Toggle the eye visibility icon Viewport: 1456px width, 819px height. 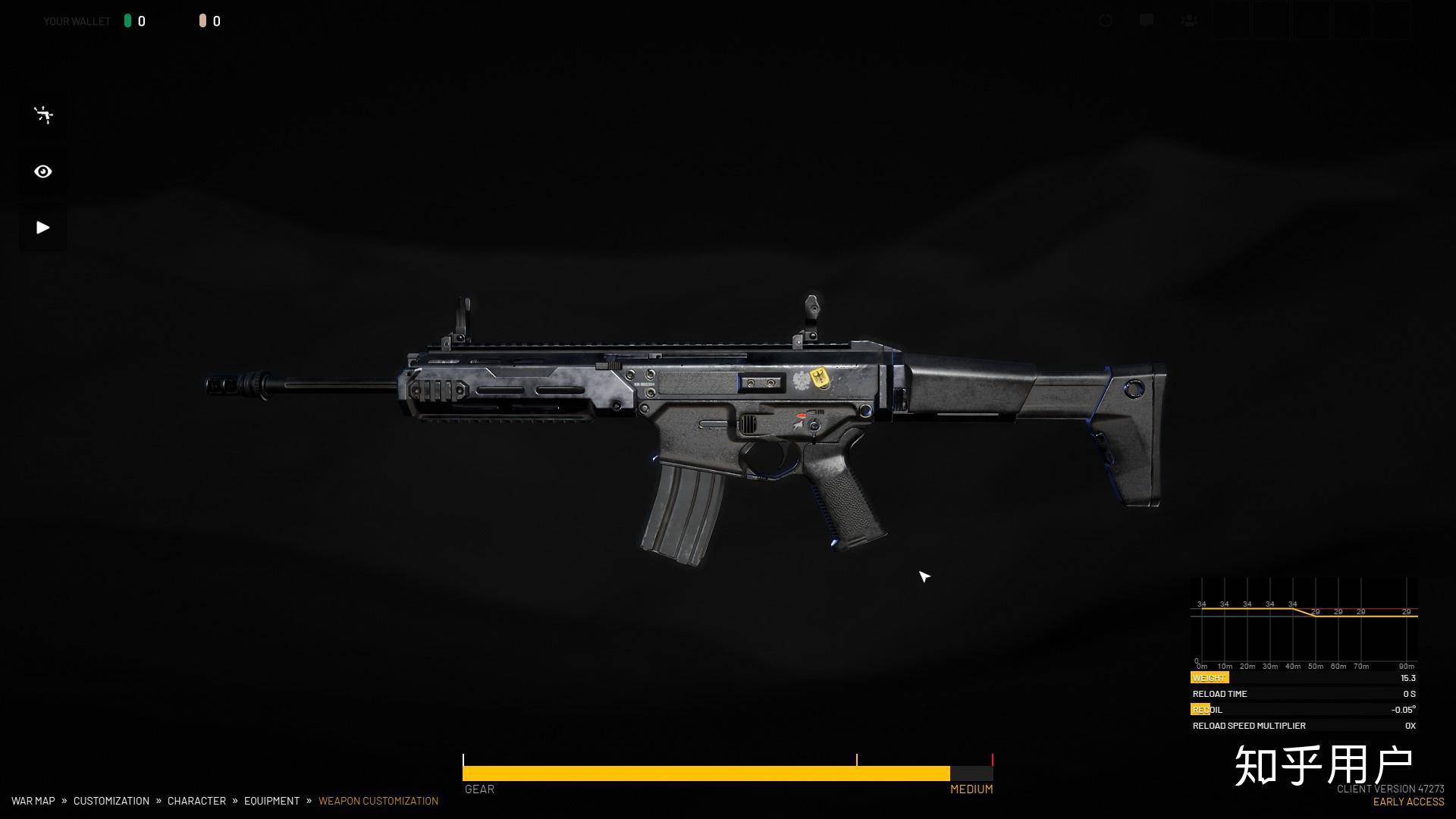click(43, 171)
